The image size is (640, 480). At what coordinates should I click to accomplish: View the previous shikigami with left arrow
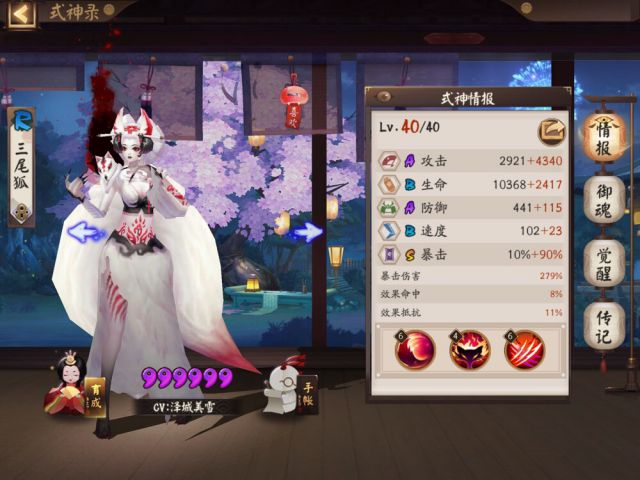coord(88,232)
